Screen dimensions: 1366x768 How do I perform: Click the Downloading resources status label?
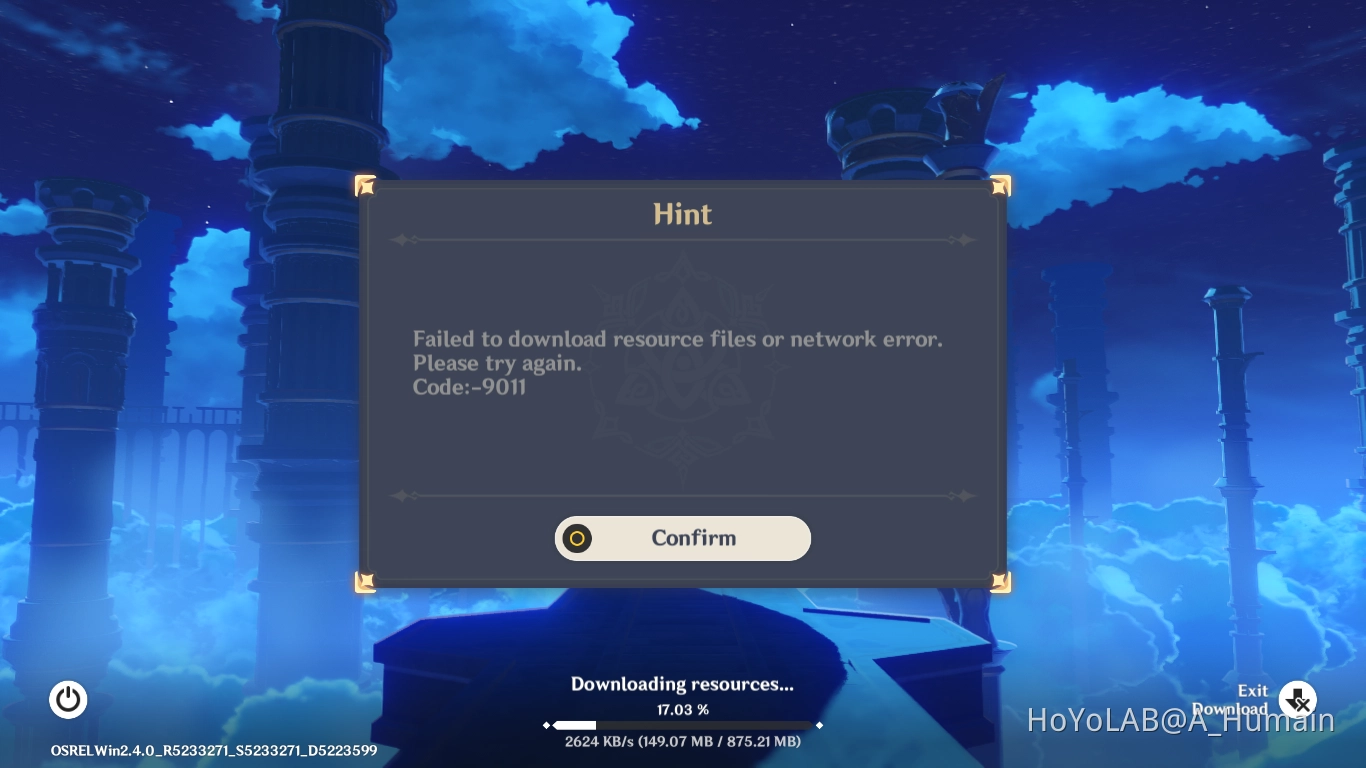(683, 685)
